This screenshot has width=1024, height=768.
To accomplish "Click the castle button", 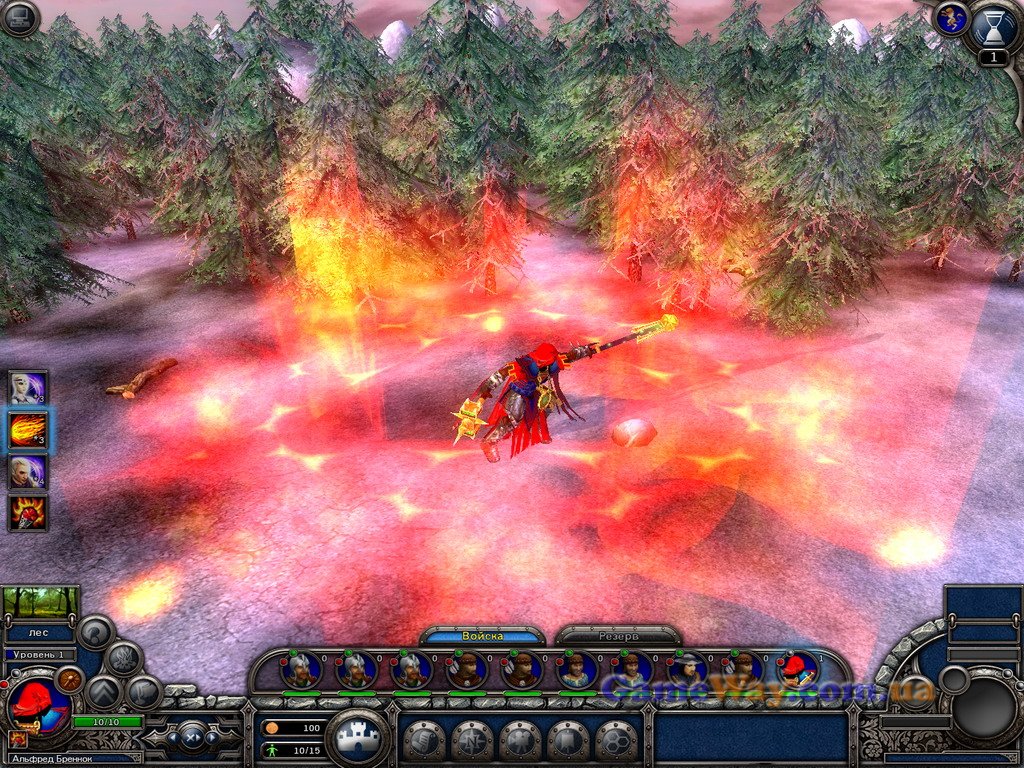I will pyautogui.click(x=357, y=740).
